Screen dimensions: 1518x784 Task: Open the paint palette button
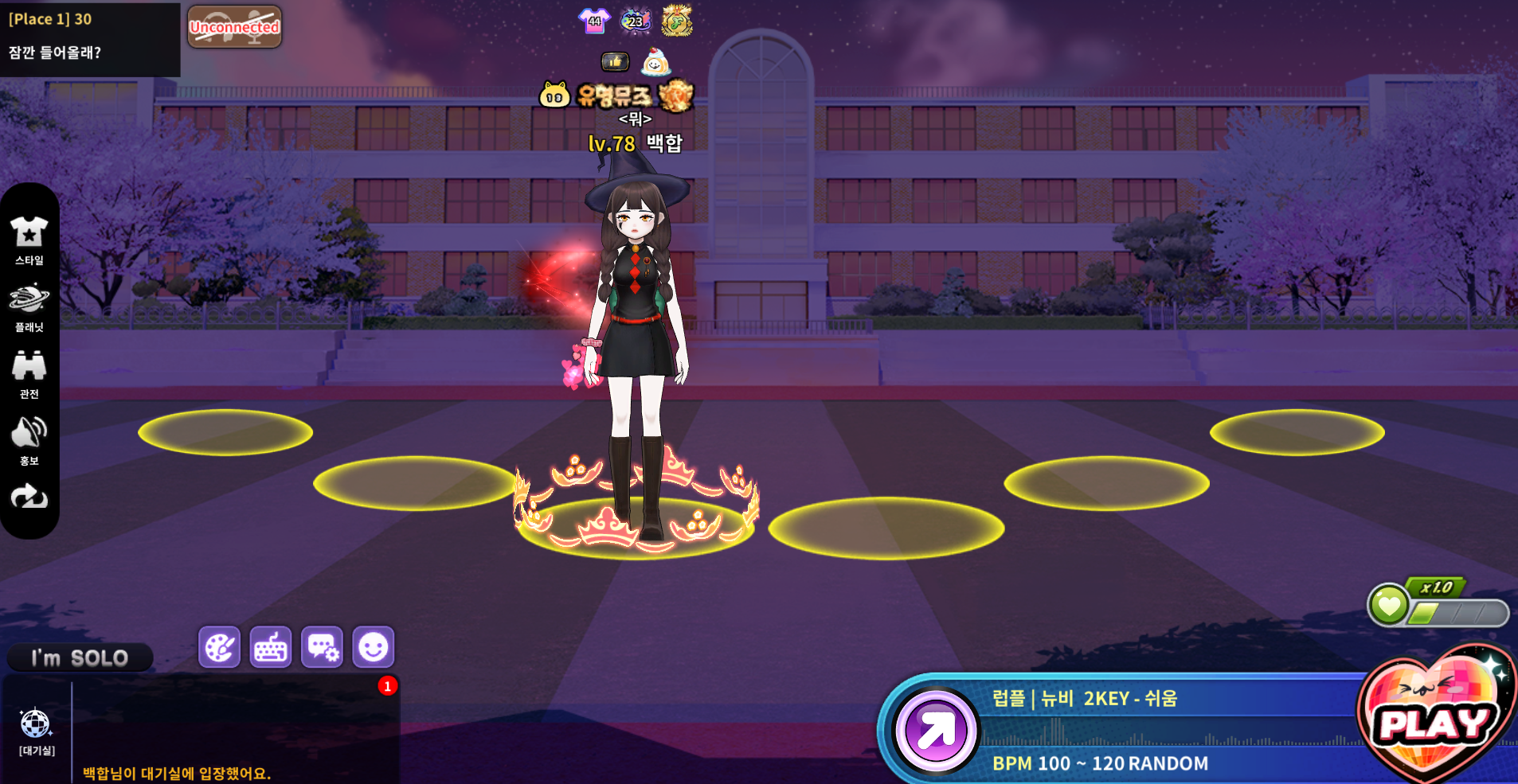219,647
